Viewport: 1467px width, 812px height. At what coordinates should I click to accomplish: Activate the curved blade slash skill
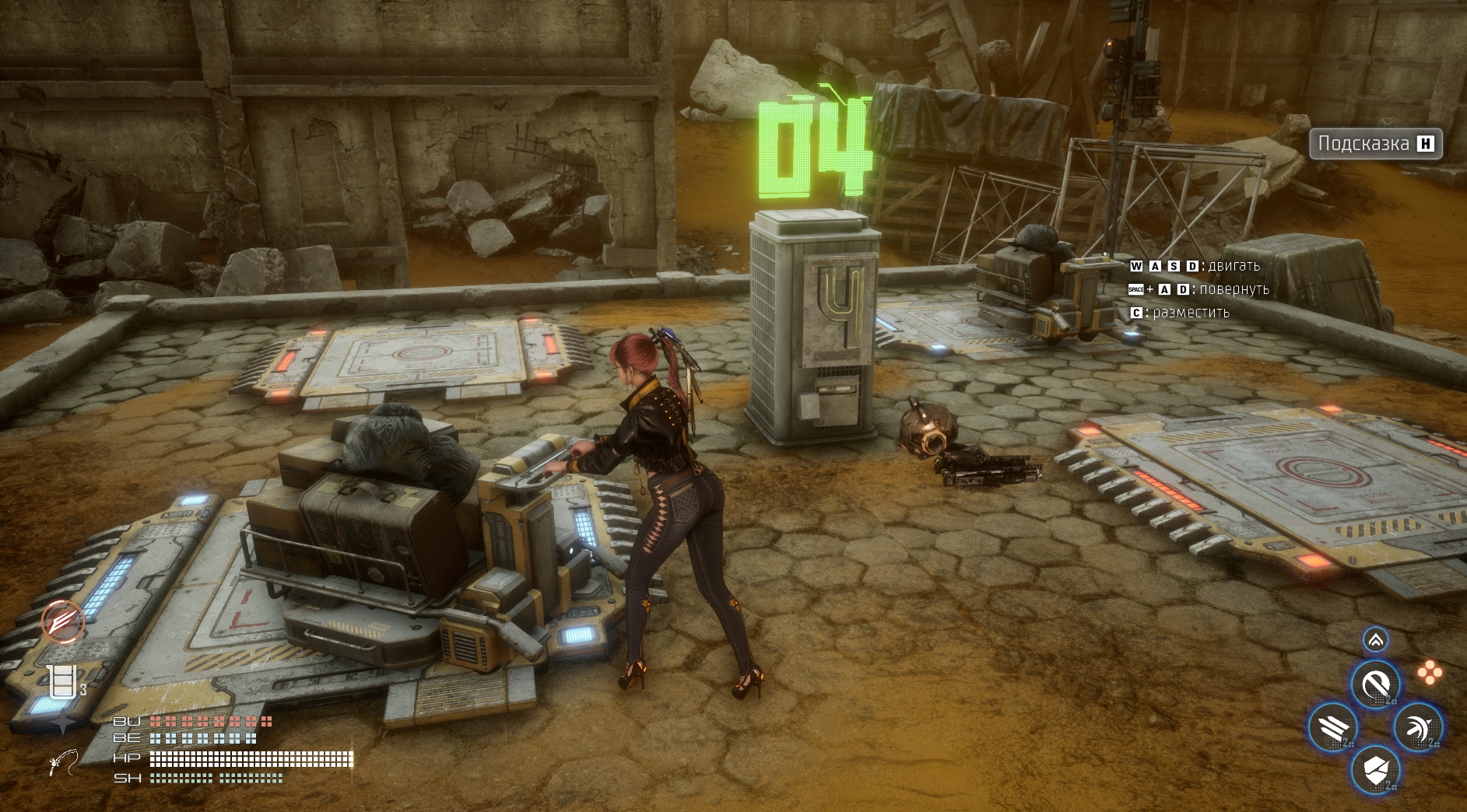1375,685
